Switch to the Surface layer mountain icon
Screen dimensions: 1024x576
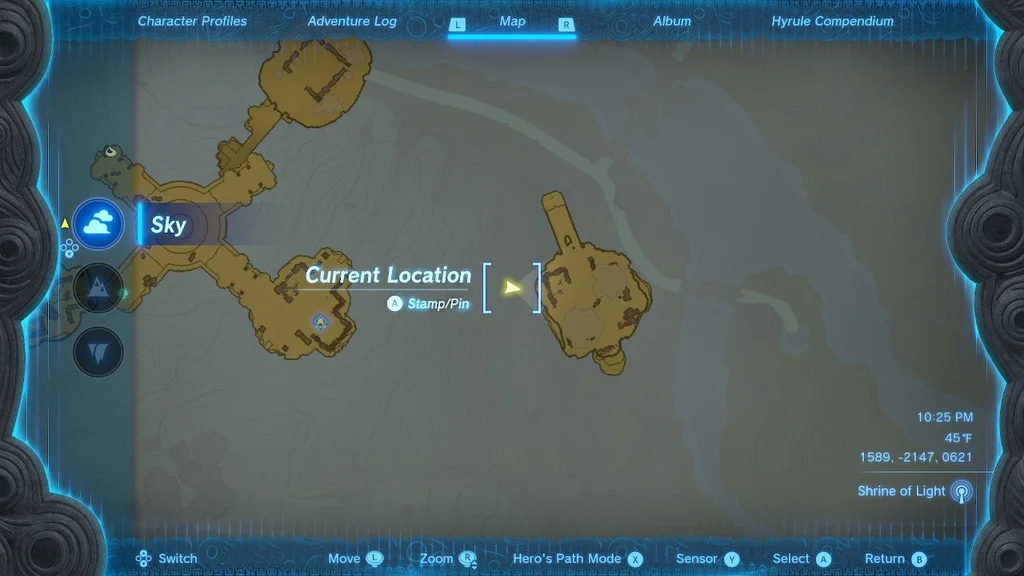pos(98,290)
